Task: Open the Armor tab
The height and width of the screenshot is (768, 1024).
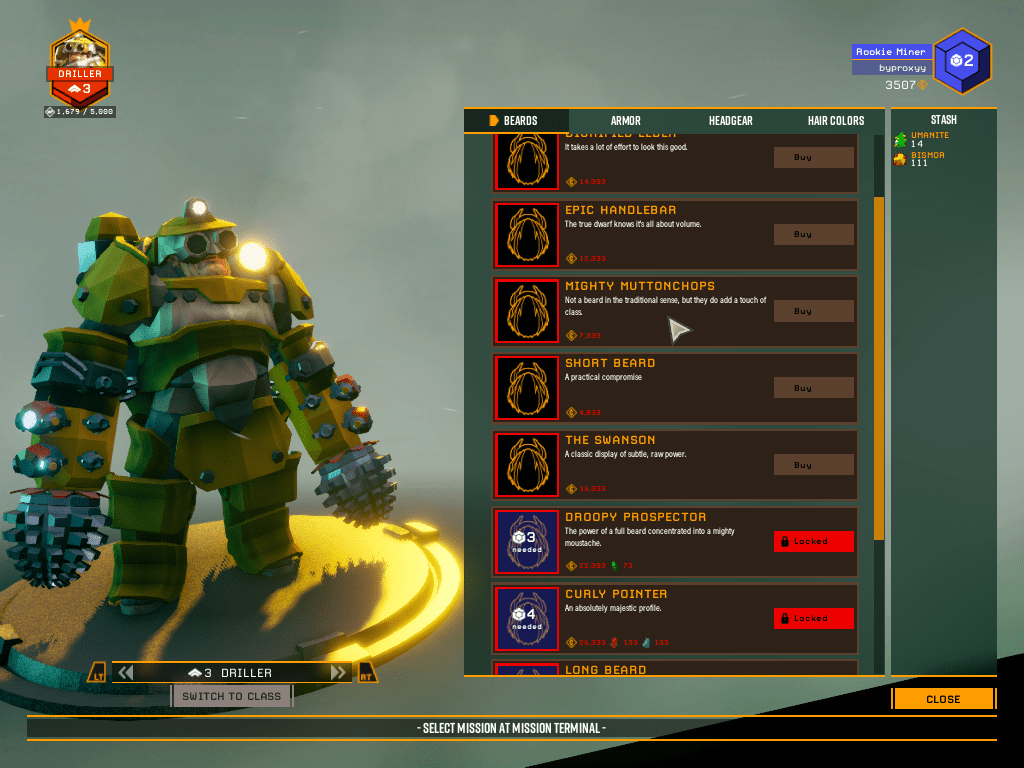Action: tap(626, 121)
